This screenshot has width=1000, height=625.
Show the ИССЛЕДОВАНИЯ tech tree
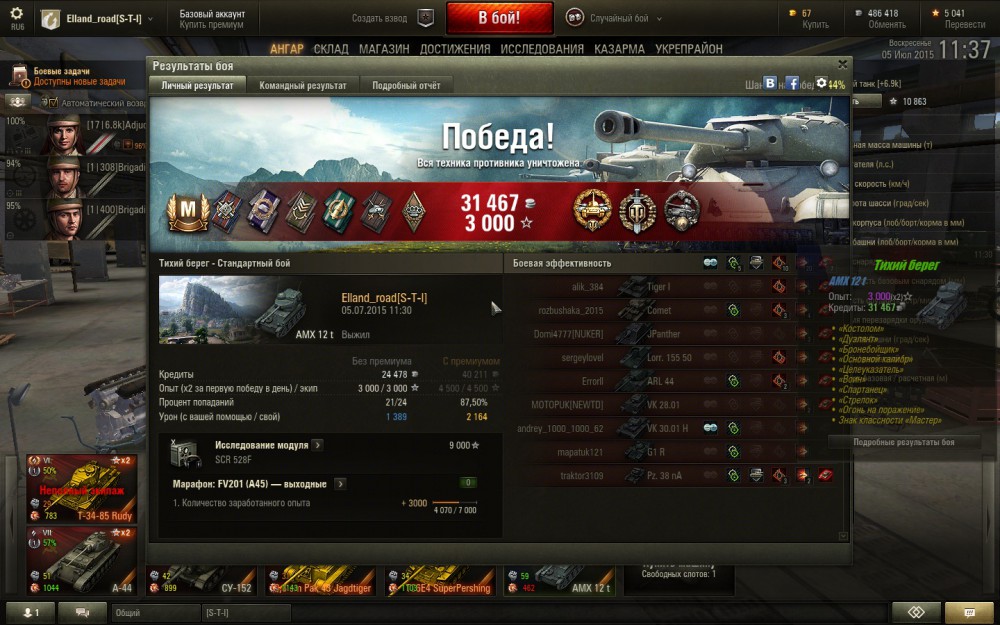[x=542, y=49]
